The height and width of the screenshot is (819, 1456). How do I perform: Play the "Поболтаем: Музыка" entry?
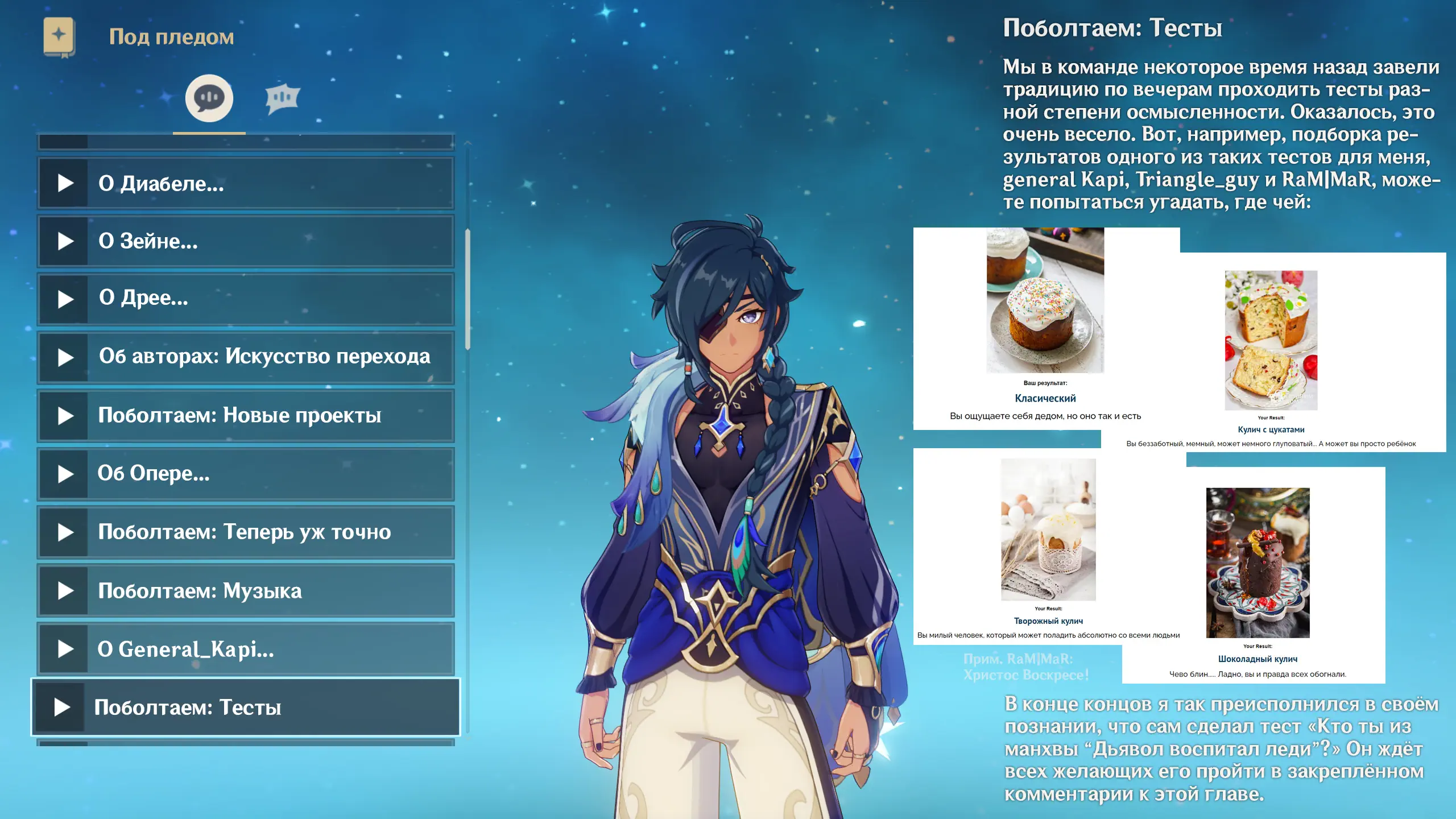246,591
